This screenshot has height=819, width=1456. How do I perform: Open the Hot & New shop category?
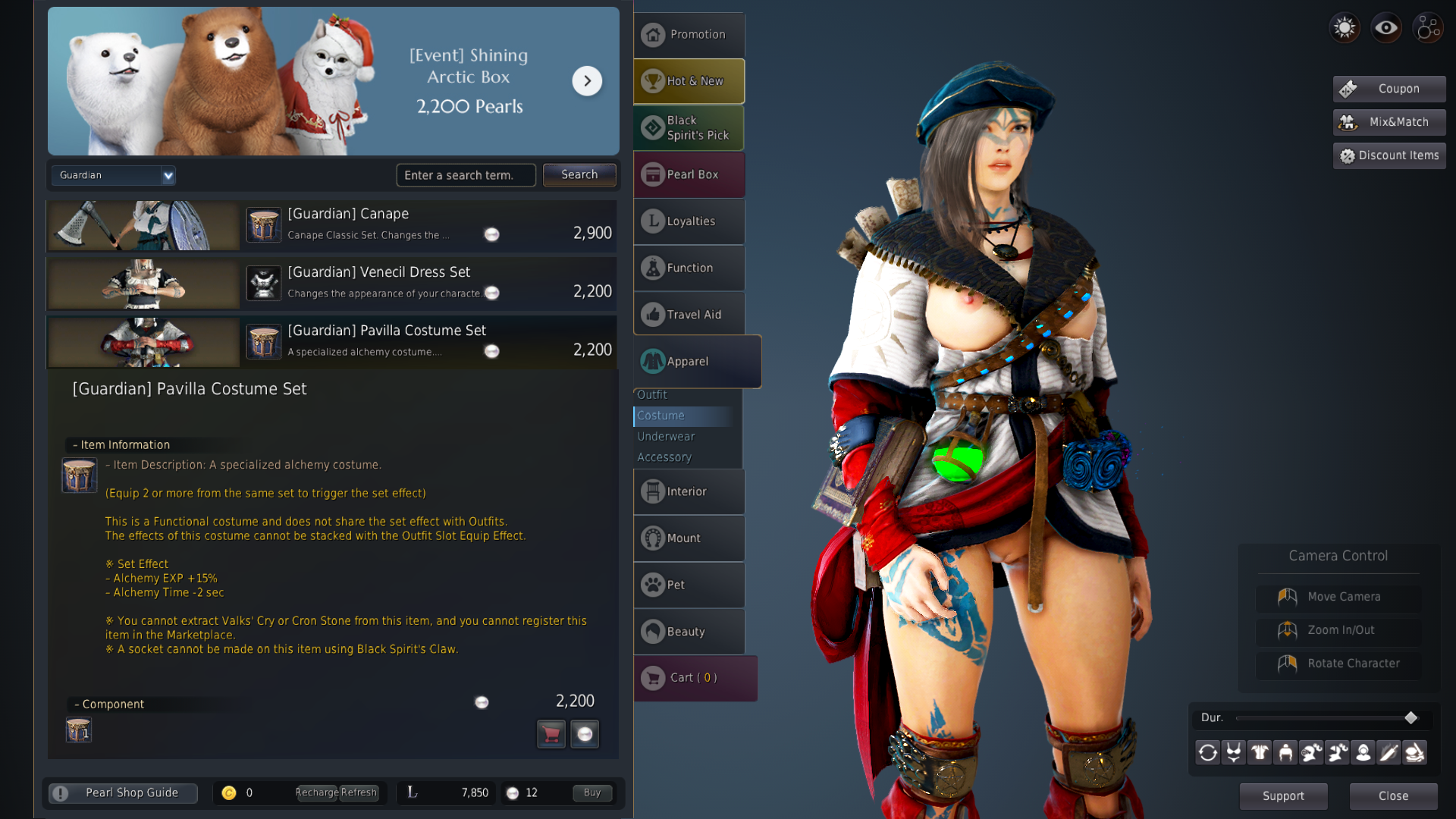[x=689, y=81]
